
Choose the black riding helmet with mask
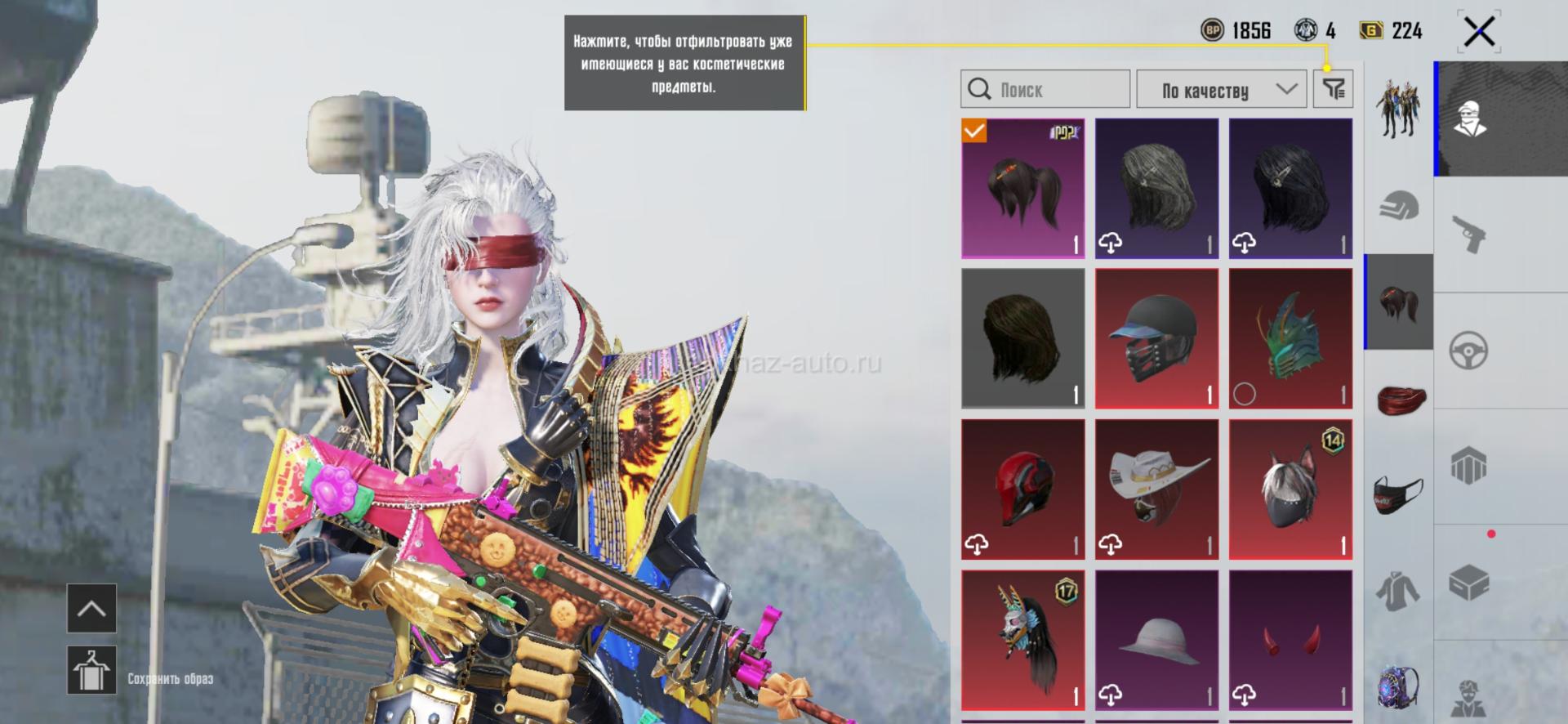click(1156, 338)
